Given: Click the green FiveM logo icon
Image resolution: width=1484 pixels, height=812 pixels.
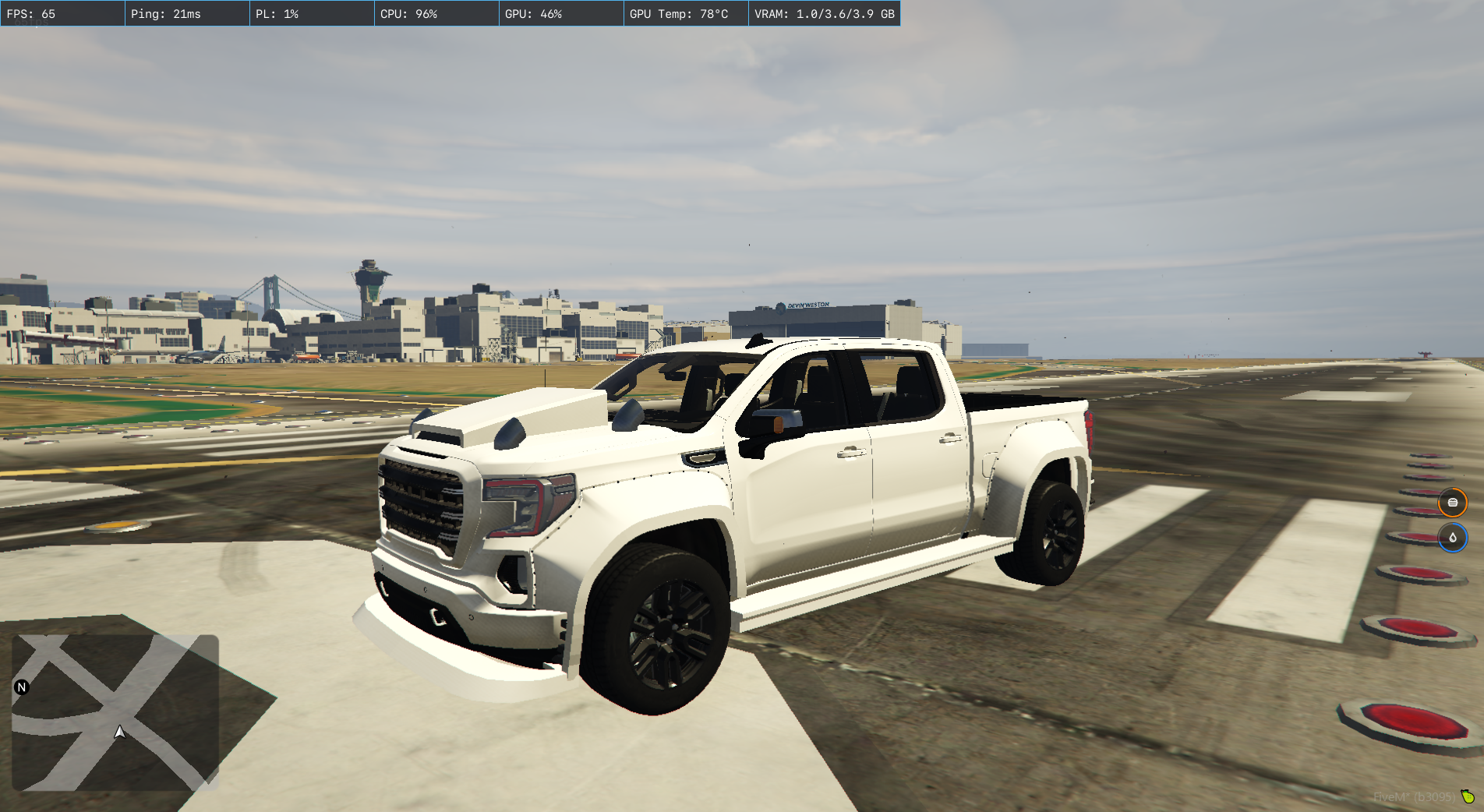Looking at the screenshot, I should pyautogui.click(x=1468, y=796).
